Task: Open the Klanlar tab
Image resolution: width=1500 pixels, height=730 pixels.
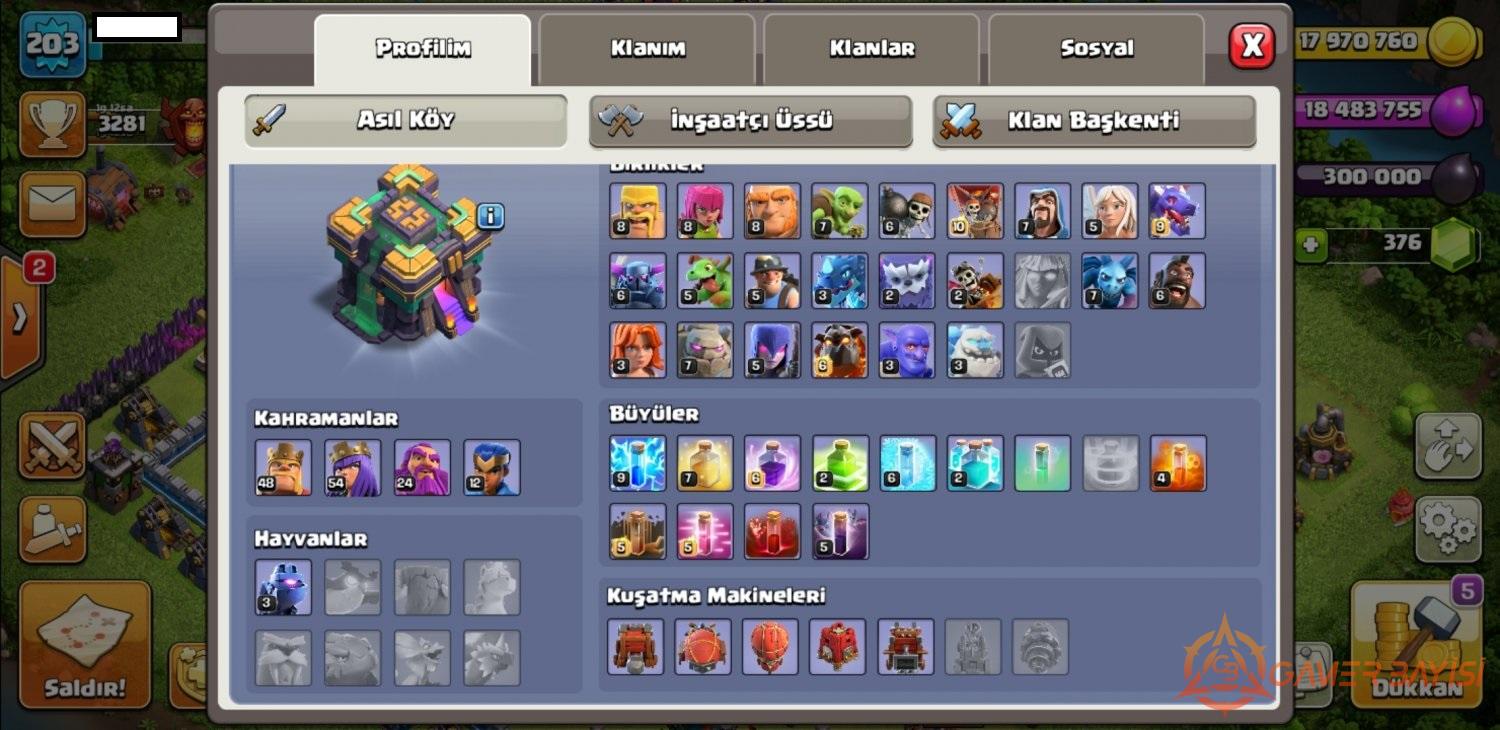Action: click(x=871, y=48)
